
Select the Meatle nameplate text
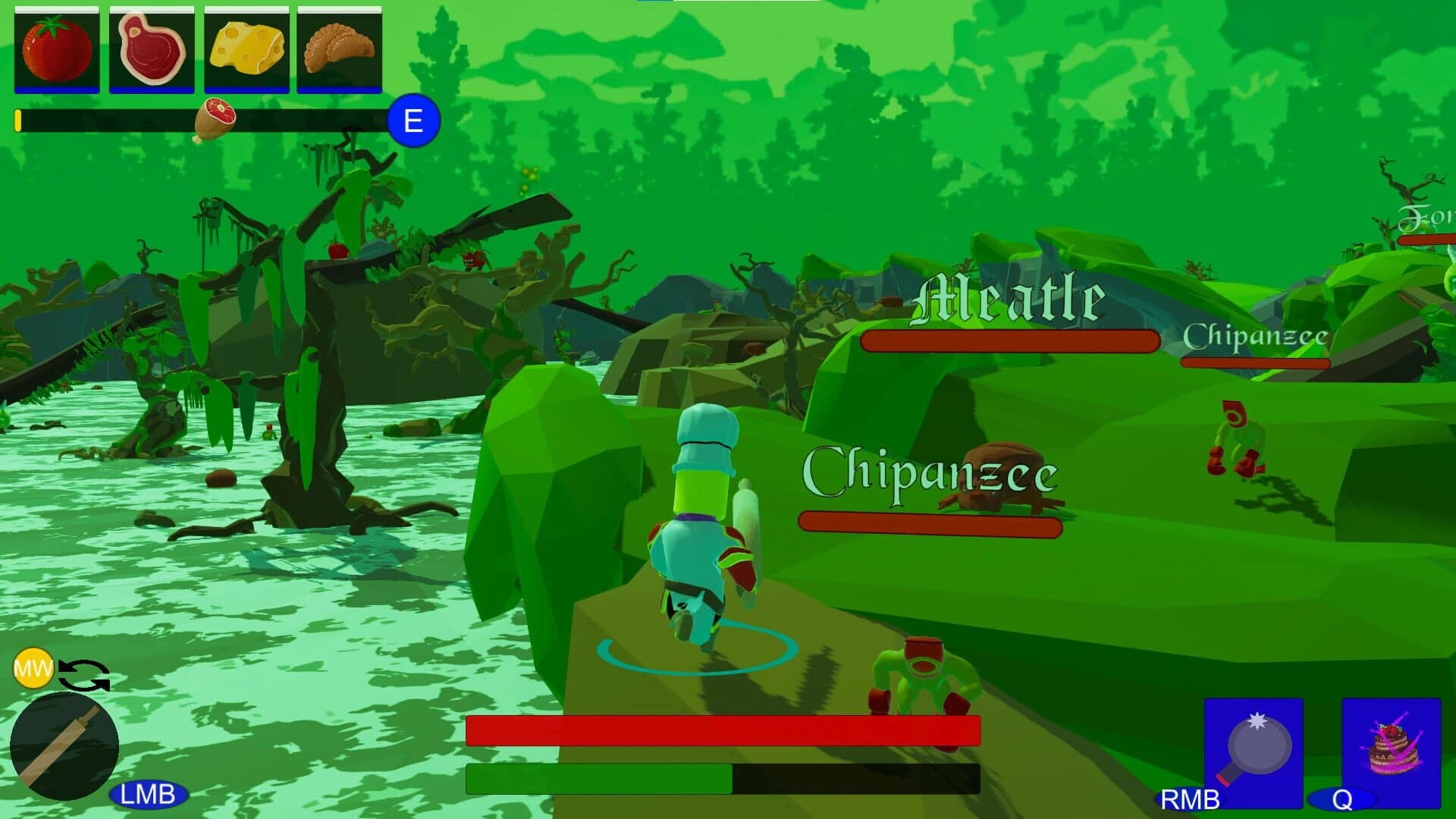(1007, 296)
